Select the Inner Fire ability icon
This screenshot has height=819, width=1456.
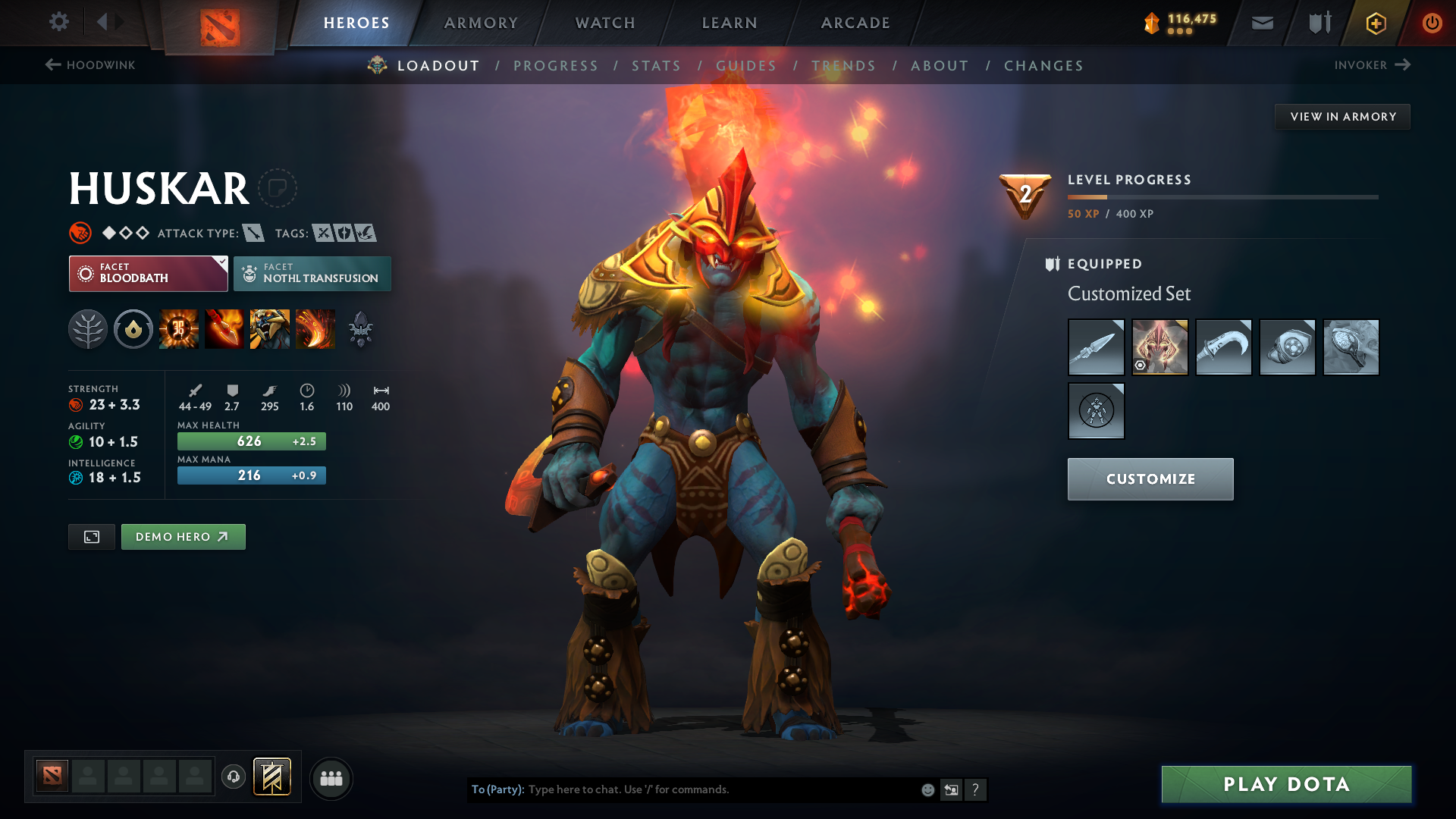[x=179, y=328]
